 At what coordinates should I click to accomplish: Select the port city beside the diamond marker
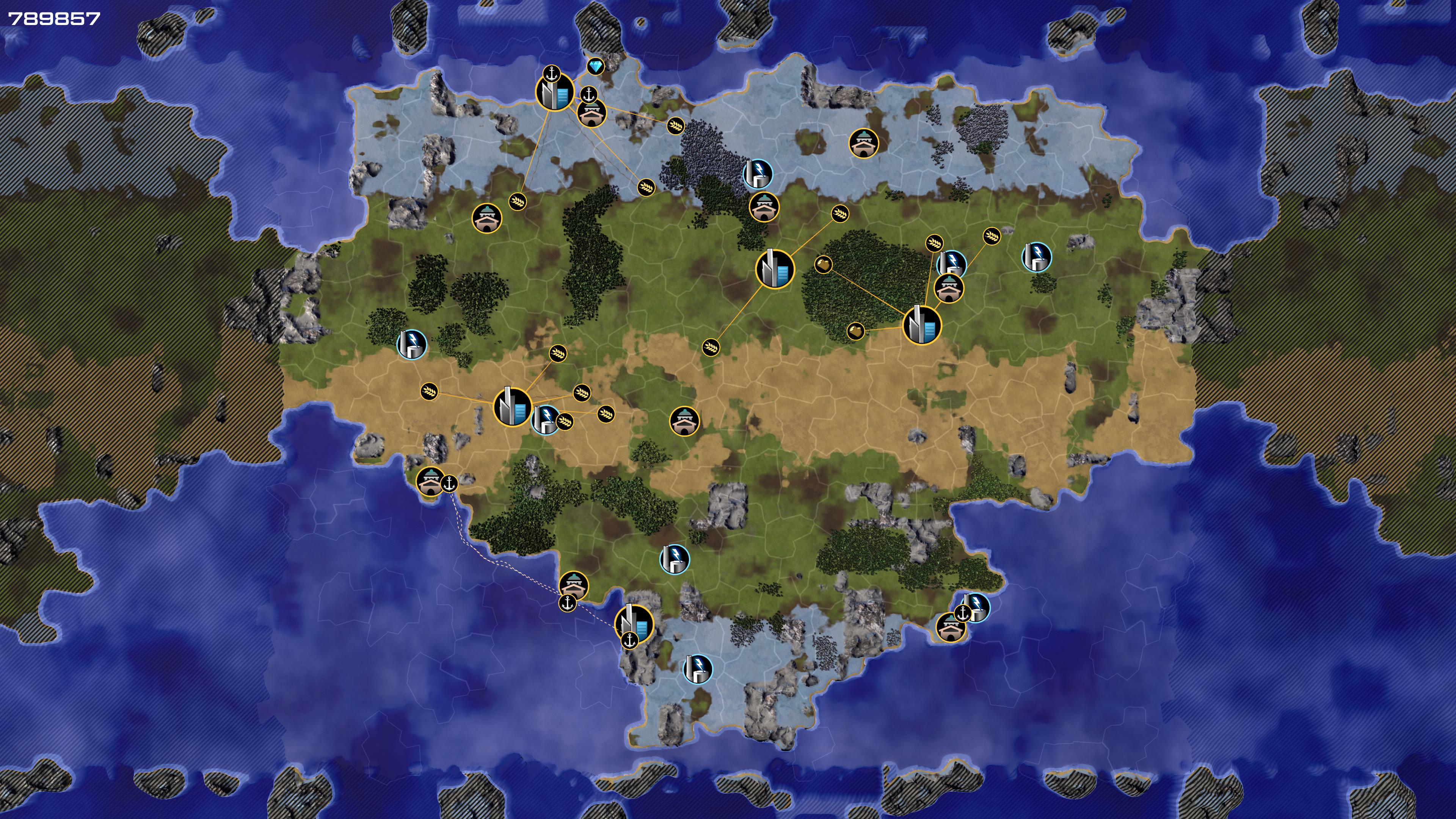pyautogui.click(x=554, y=92)
